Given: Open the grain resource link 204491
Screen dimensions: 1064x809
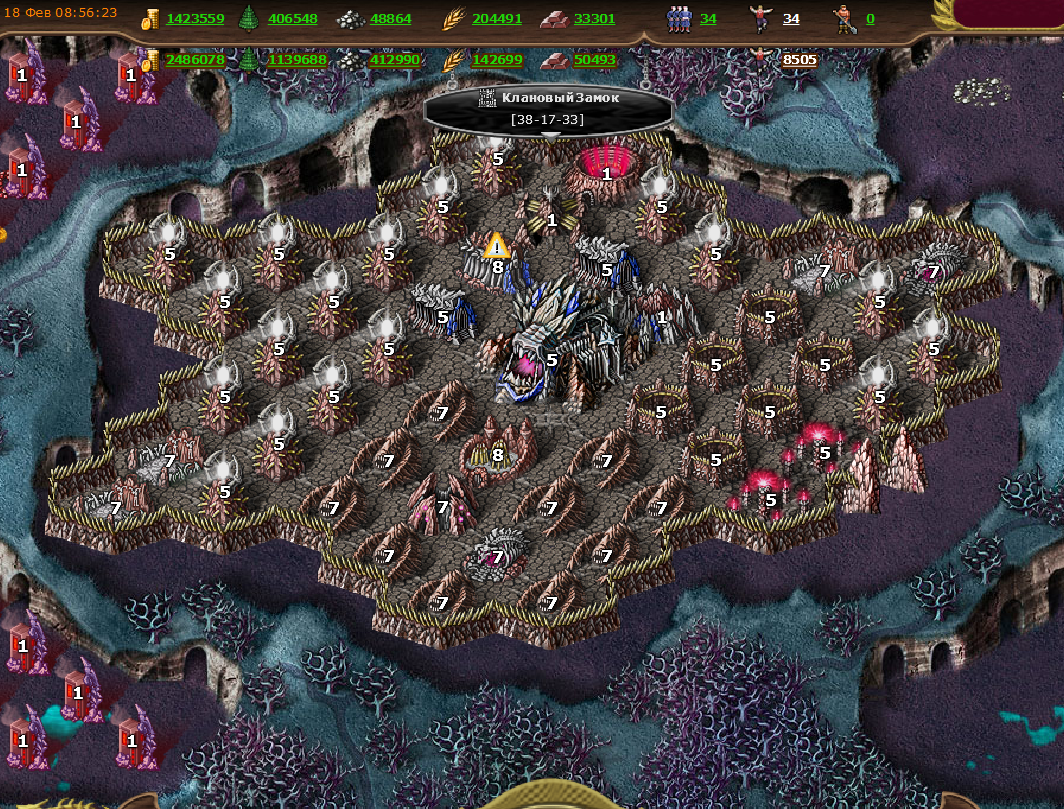Looking at the screenshot, I should pos(497,19).
